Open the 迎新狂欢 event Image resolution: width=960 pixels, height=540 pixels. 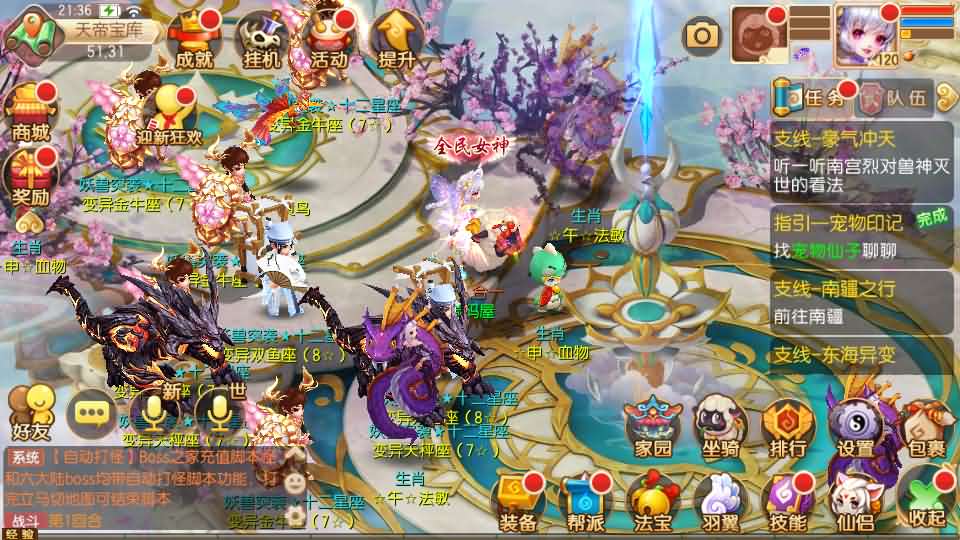[169, 115]
